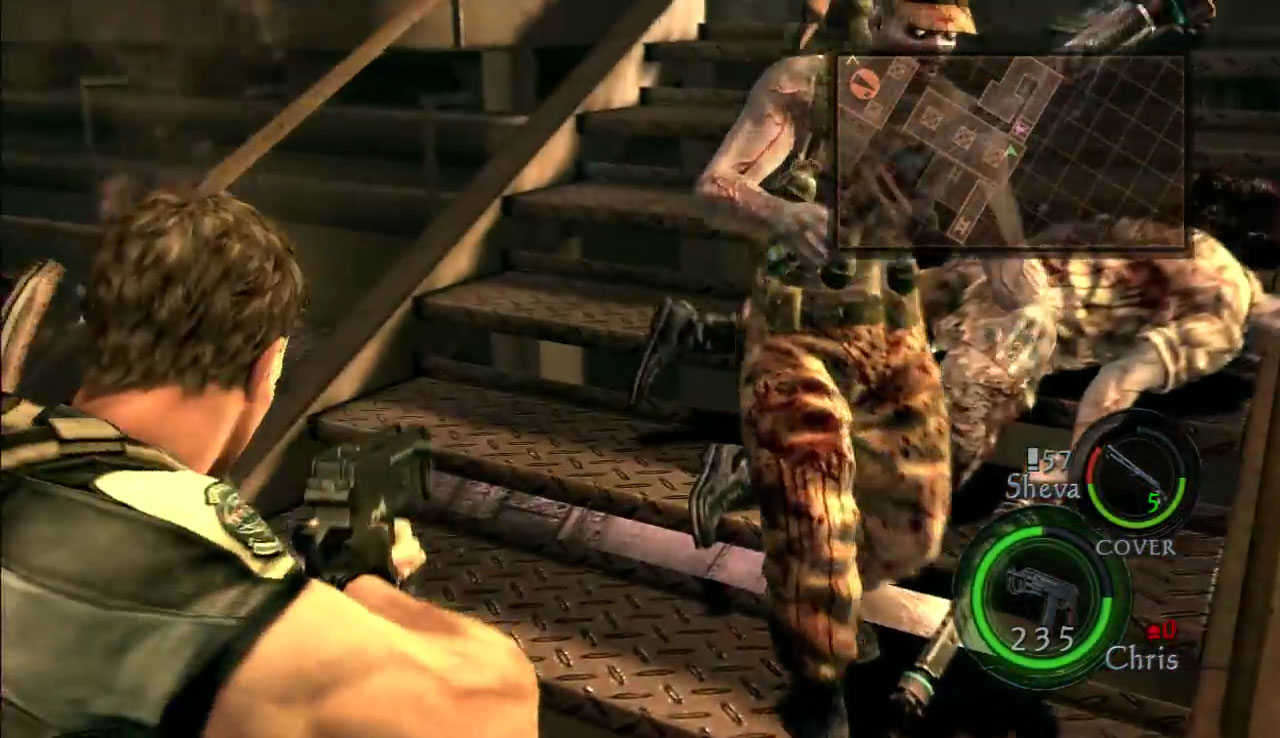Select Sheva's rifle weapon icon
This screenshot has height=738, width=1280.
click(x=1135, y=468)
